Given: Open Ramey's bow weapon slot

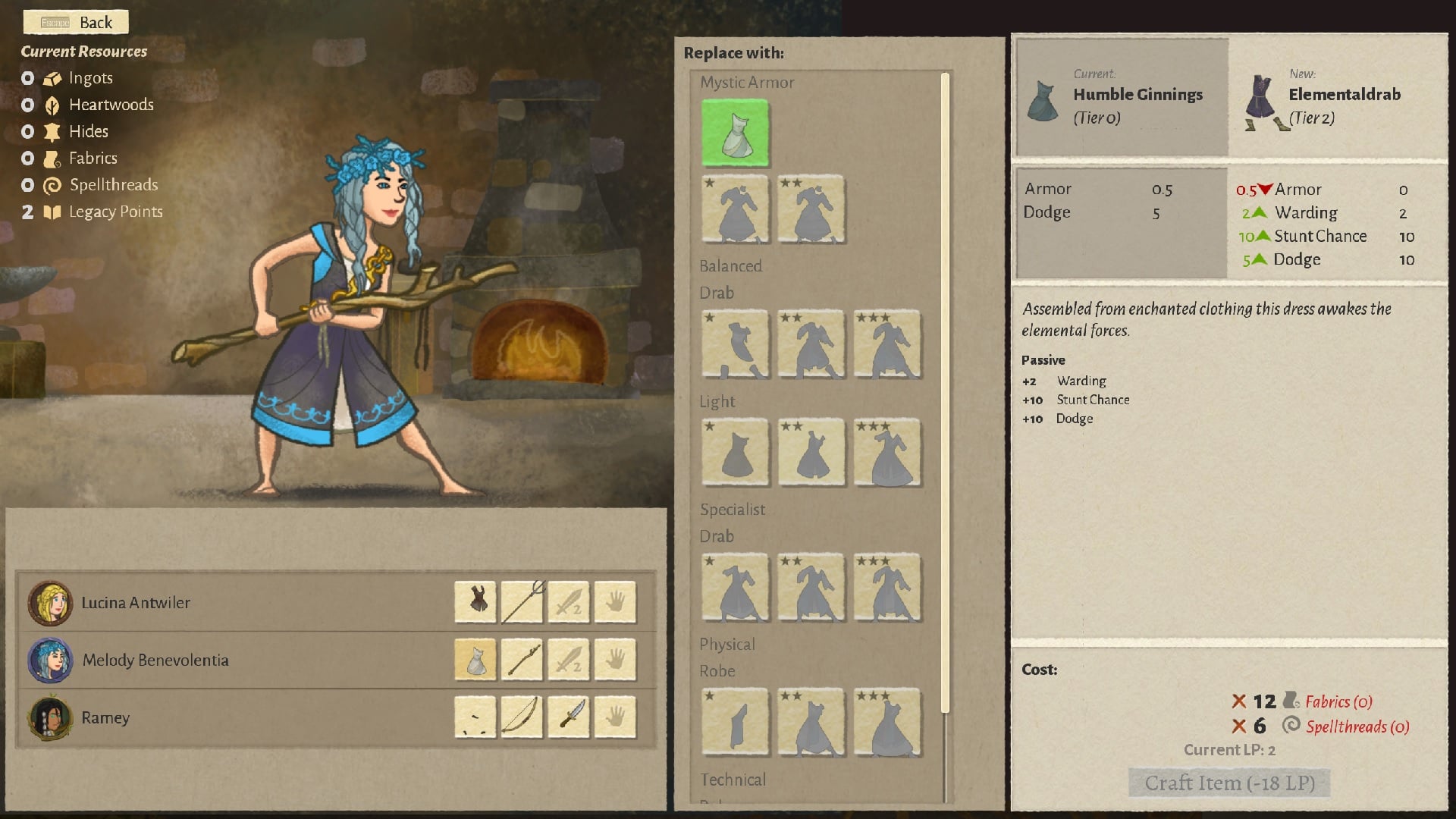Looking at the screenshot, I should (522, 717).
